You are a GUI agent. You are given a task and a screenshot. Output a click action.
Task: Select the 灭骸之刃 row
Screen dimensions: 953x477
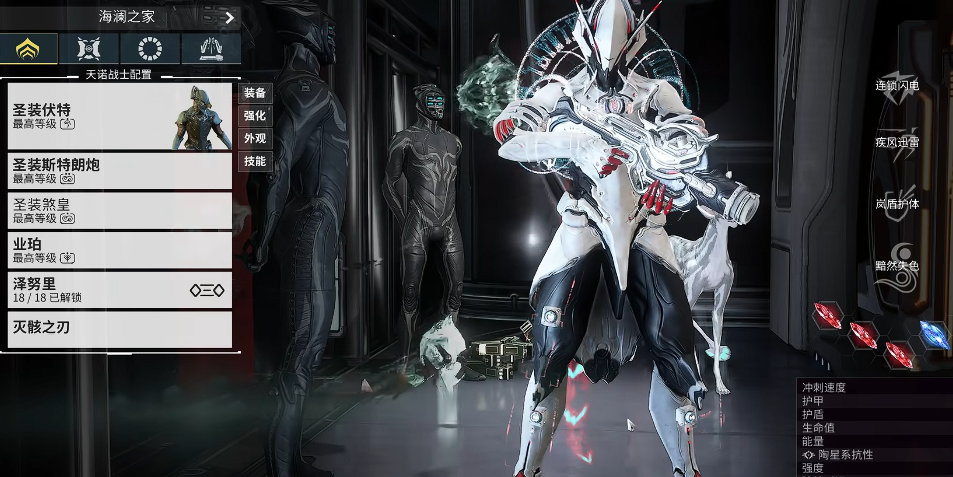click(x=120, y=329)
